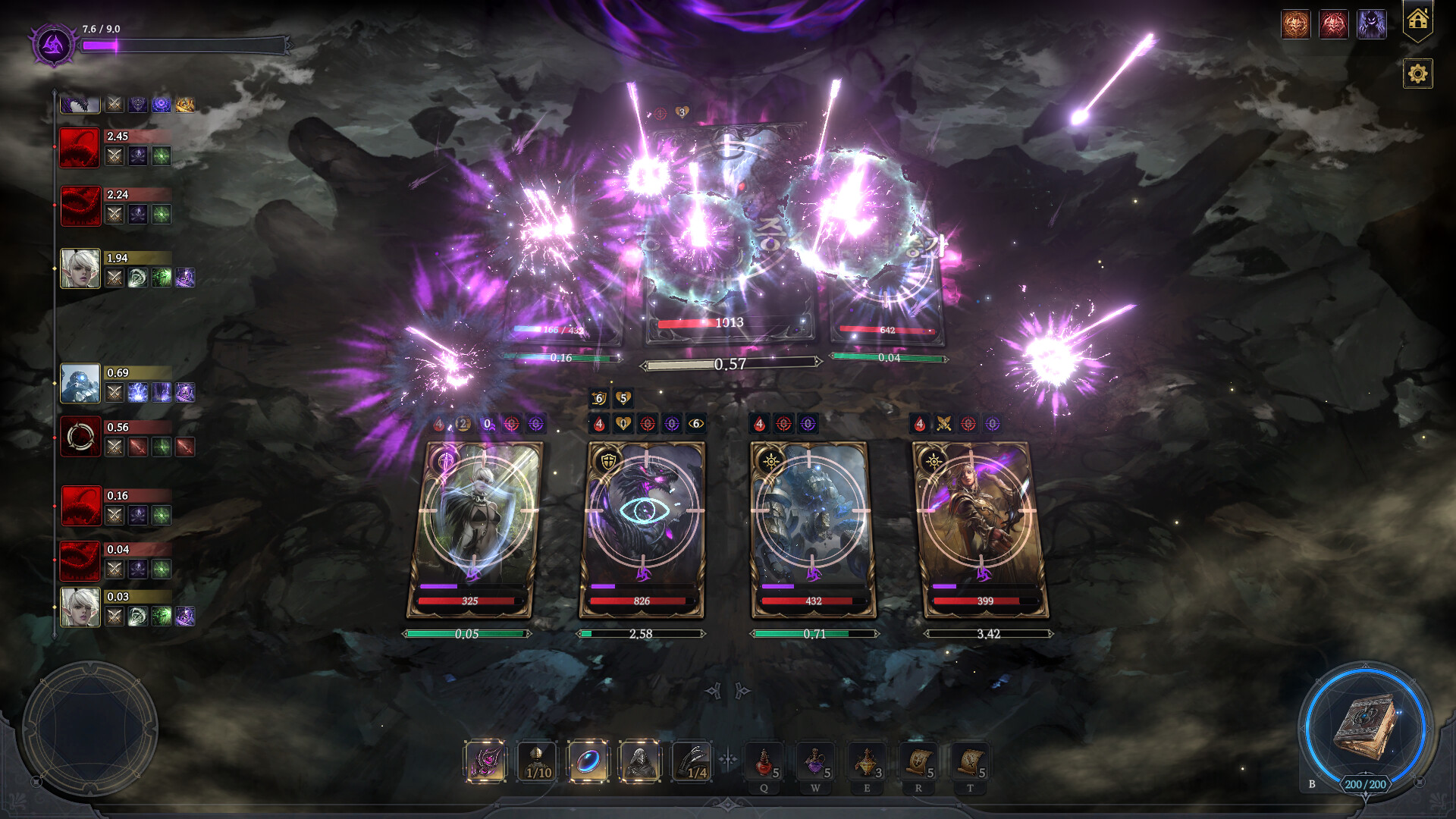Use the red health potion
Viewport: 1456px width, 819px height.
click(x=764, y=761)
